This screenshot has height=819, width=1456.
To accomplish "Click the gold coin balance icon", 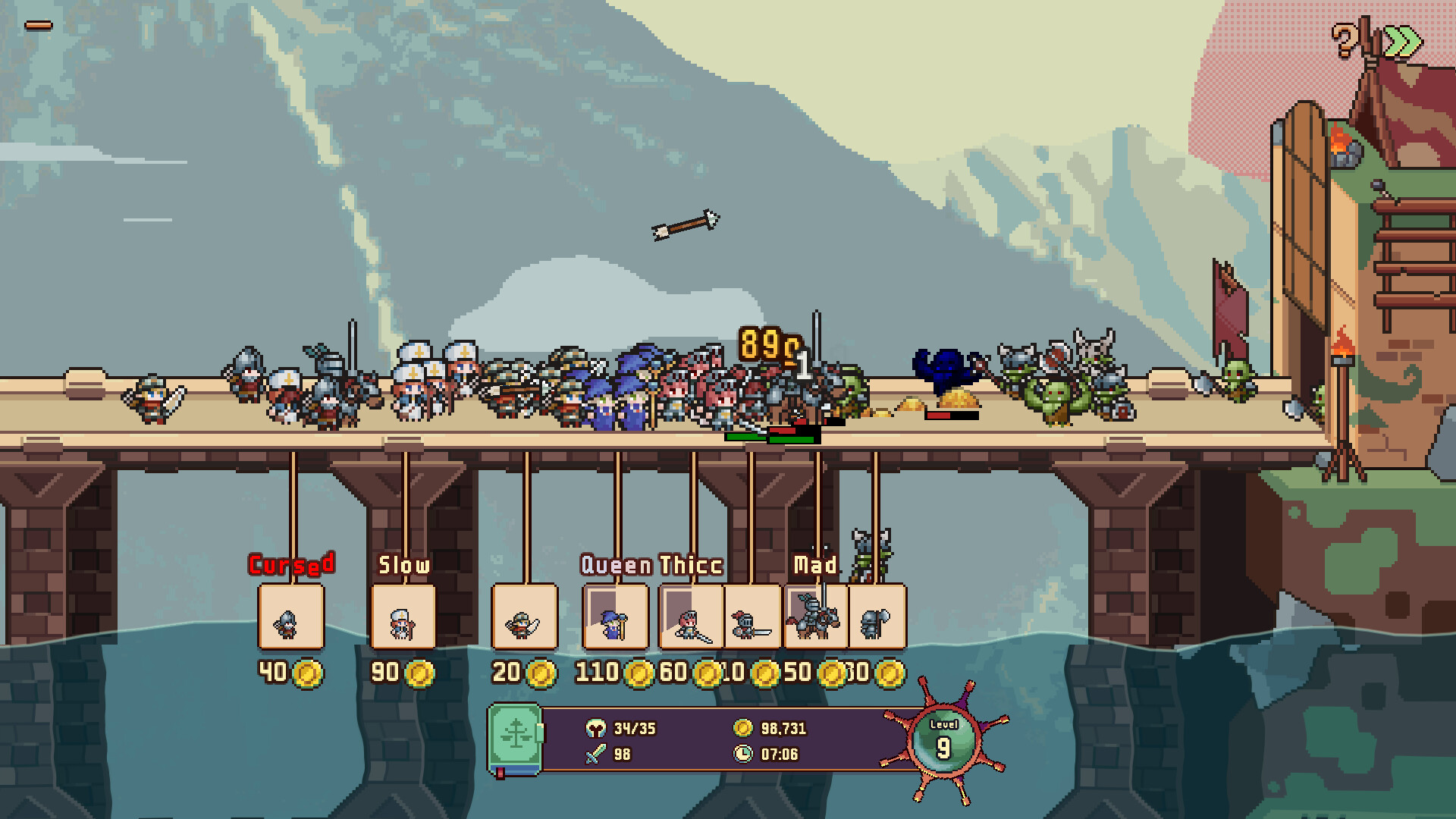I will (x=742, y=730).
